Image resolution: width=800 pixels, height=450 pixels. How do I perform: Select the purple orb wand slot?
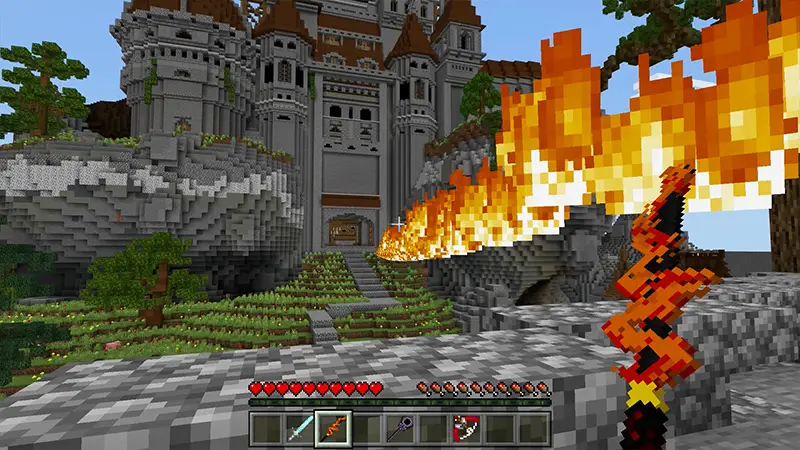click(x=400, y=429)
